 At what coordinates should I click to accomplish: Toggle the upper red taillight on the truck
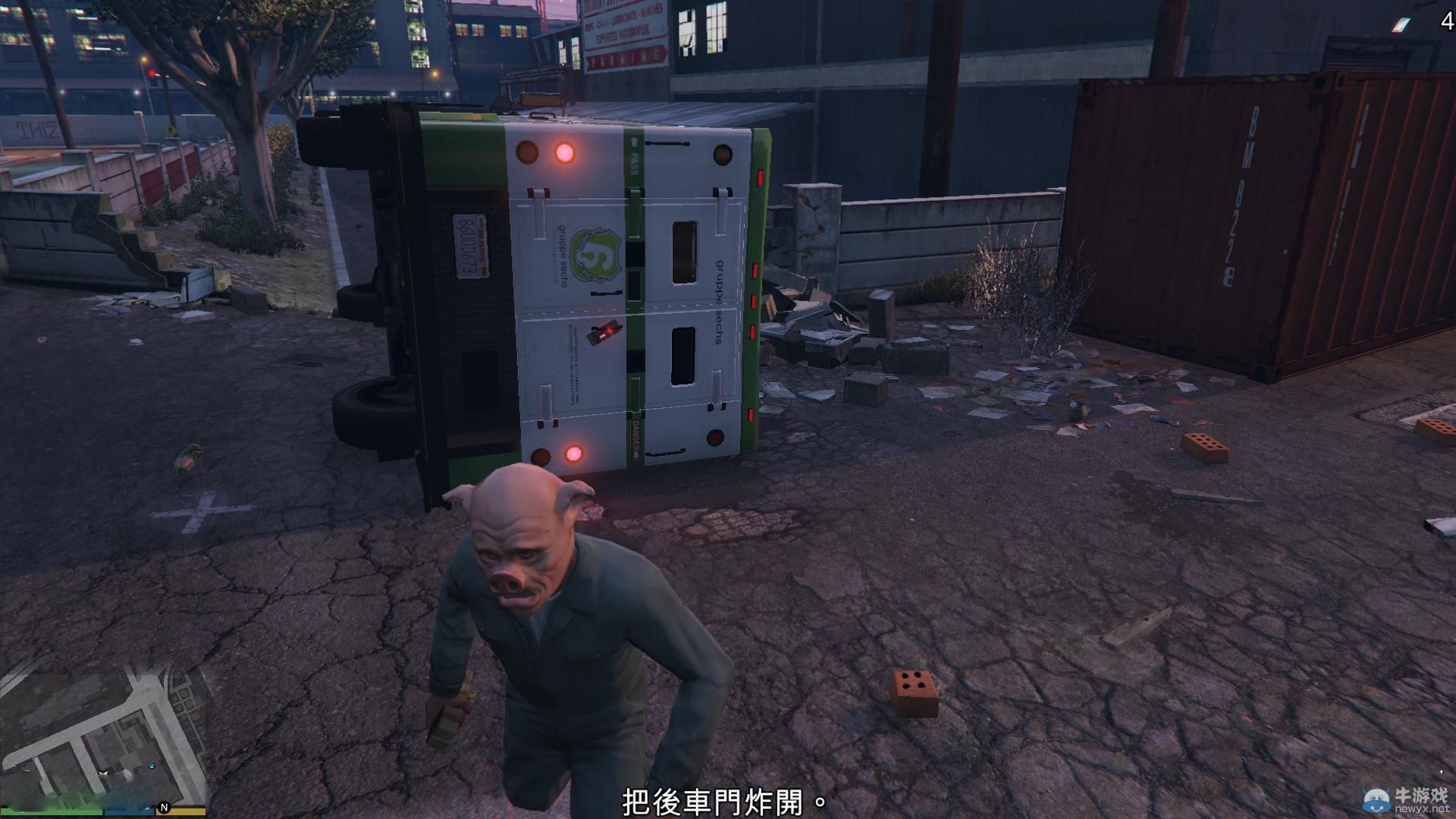coord(564,152)
